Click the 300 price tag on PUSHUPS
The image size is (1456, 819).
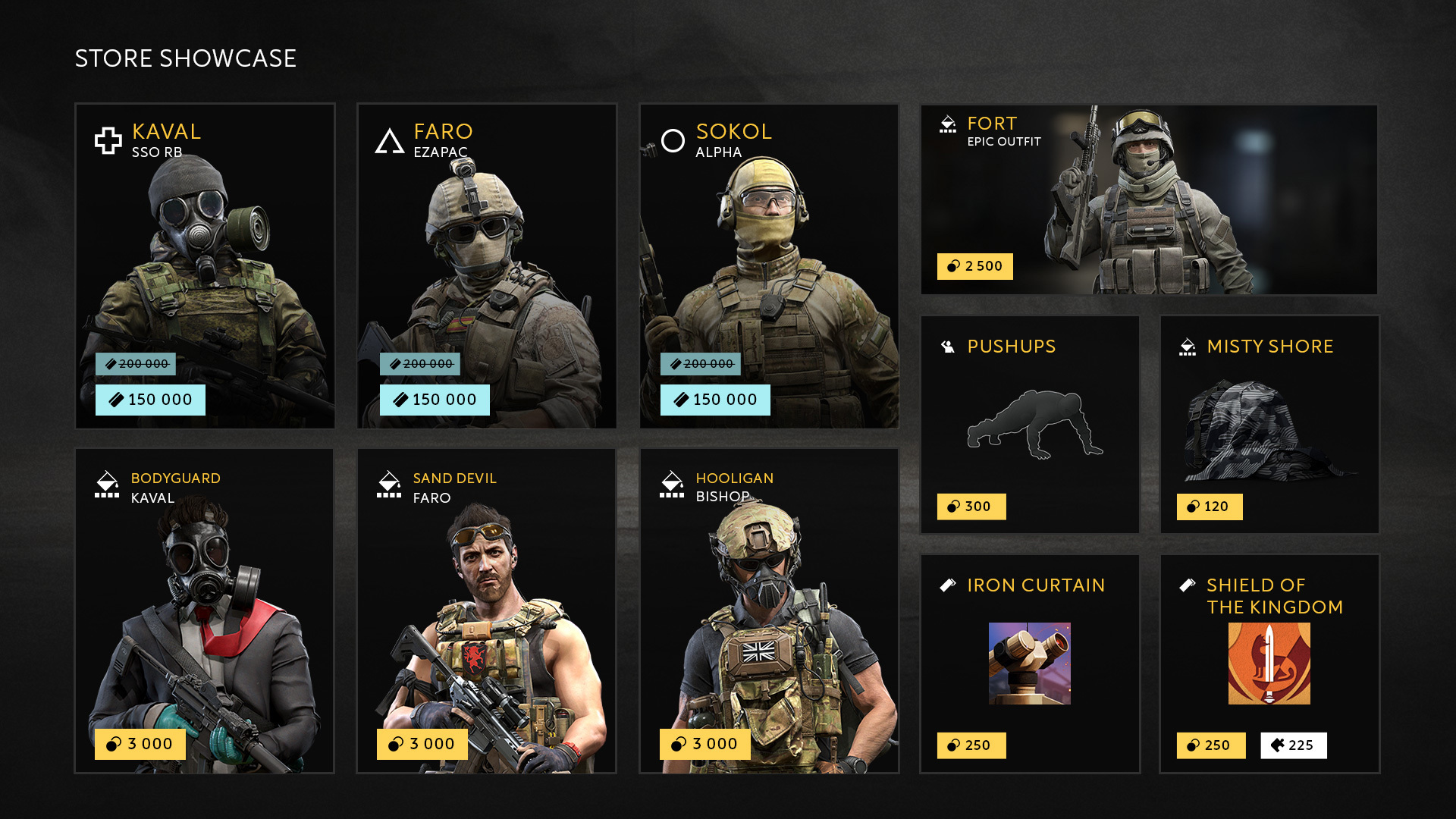tap(971, 506)
